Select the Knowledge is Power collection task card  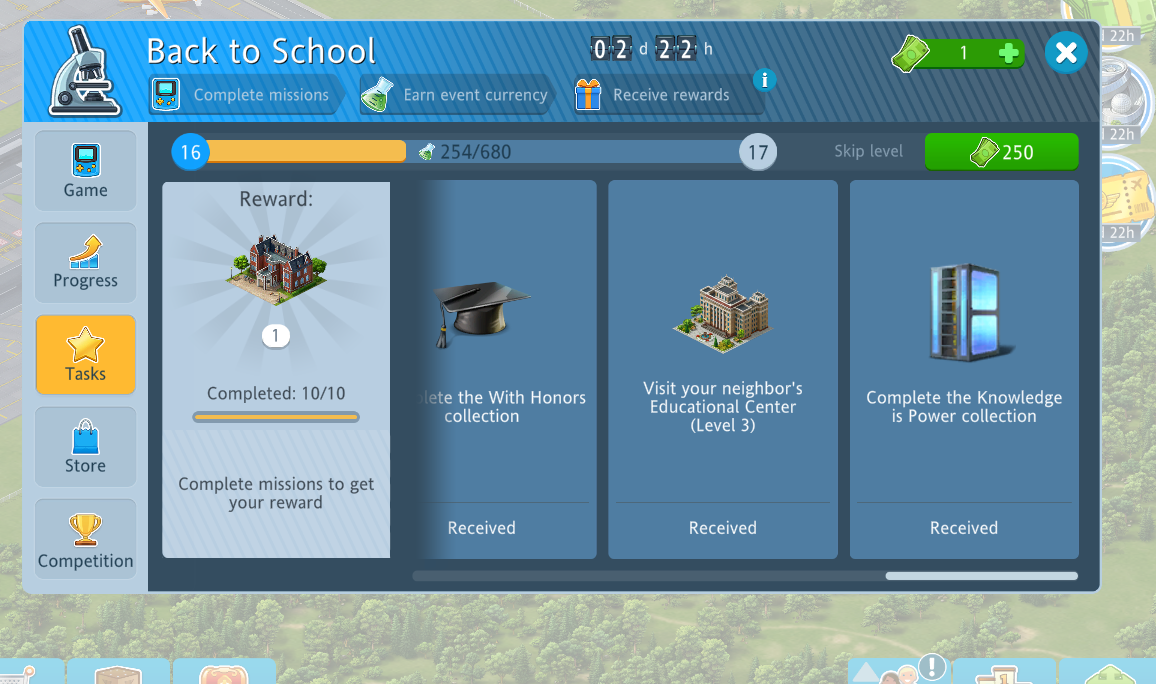964,369
